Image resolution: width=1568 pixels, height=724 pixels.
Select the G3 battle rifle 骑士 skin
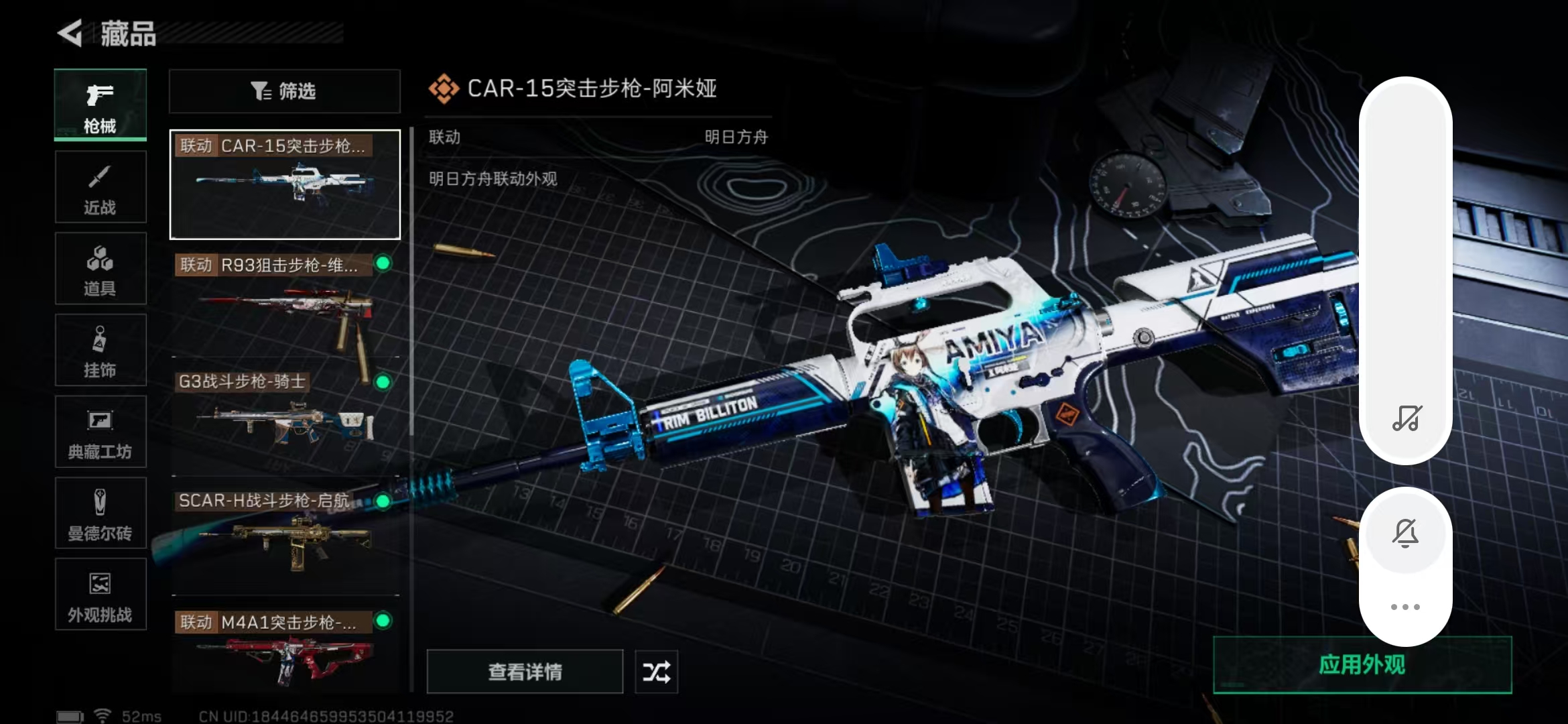(x=285, y=422)
